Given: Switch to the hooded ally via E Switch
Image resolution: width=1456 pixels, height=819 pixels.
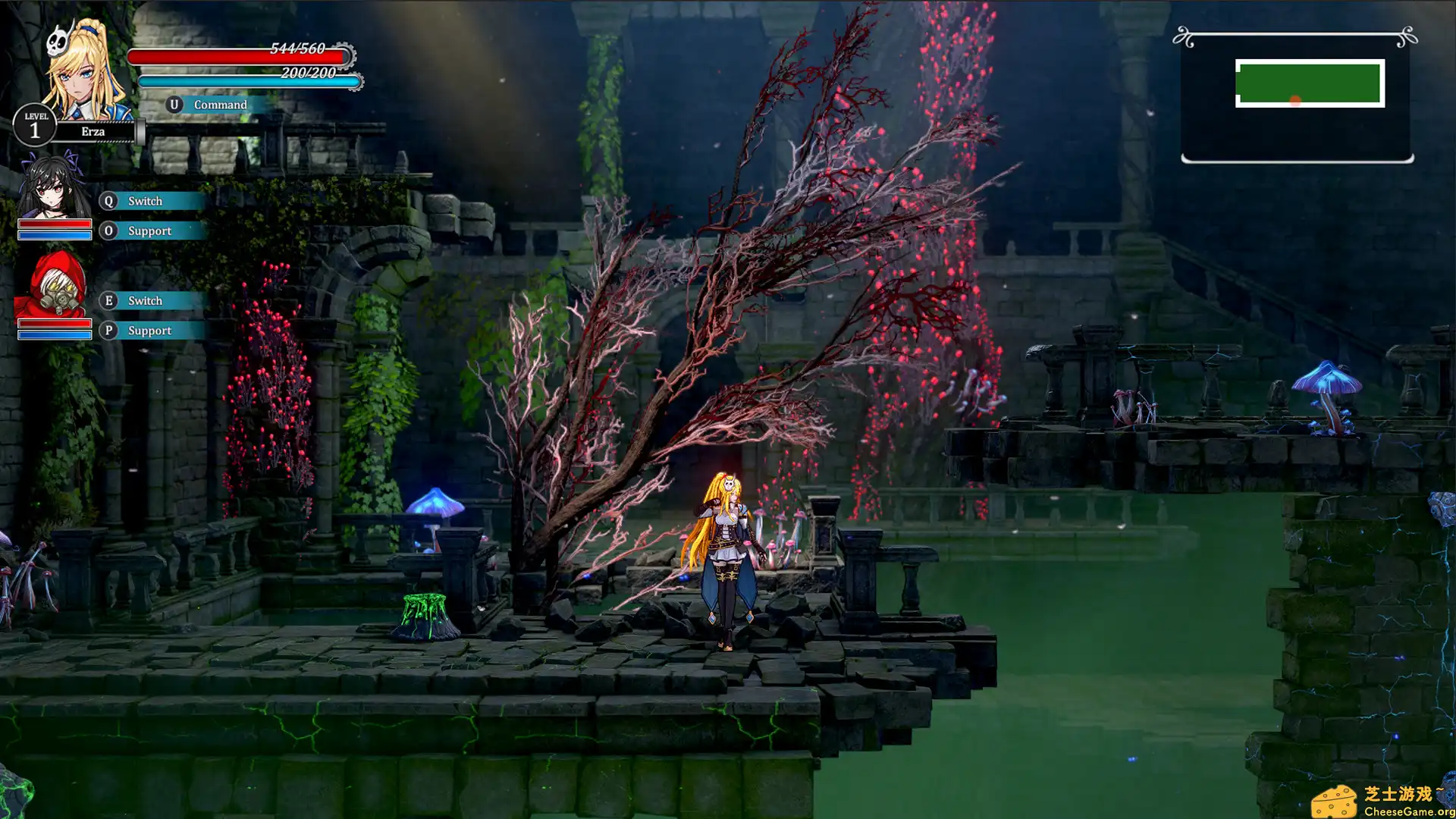Looking at the screenshot, I should pos(145,301).
